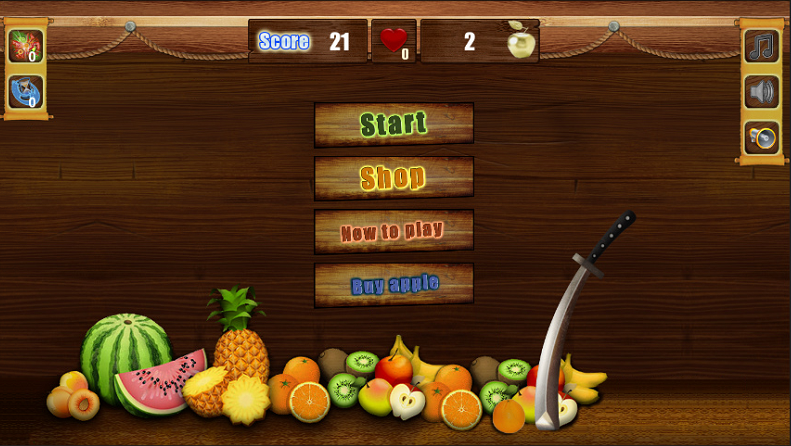Click the megaphone icon button
The height and width of the screenshot is (446, 791).
[761, 137]
